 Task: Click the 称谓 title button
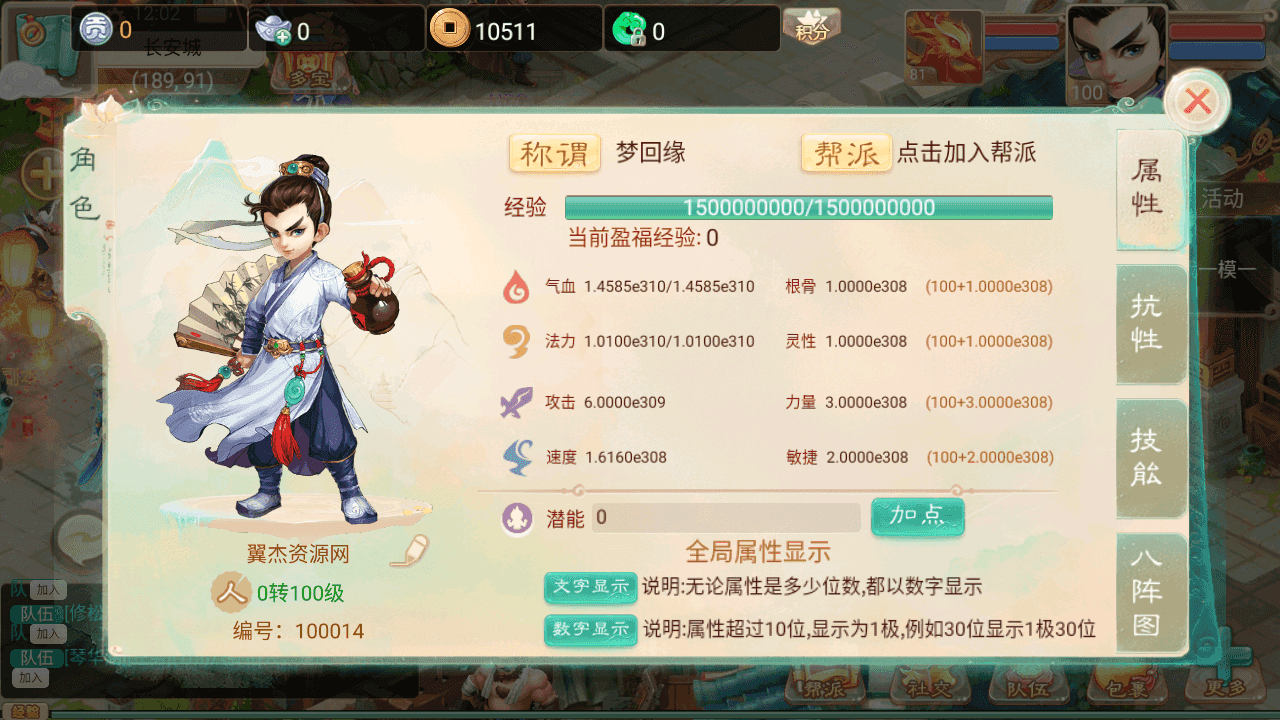pyautogui.click(x=555, y=154)
